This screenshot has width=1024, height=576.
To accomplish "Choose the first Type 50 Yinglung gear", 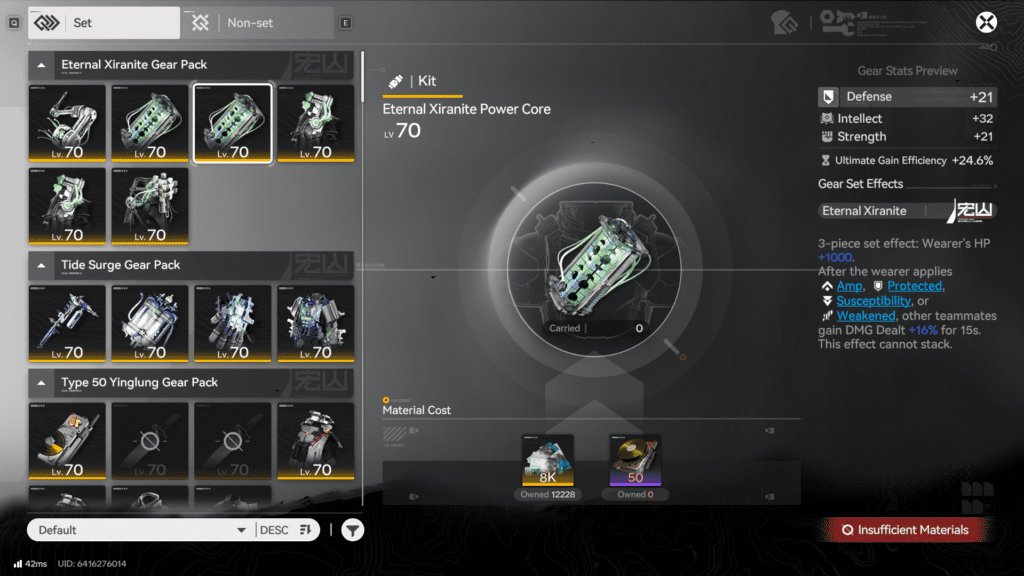I will 67,441.
